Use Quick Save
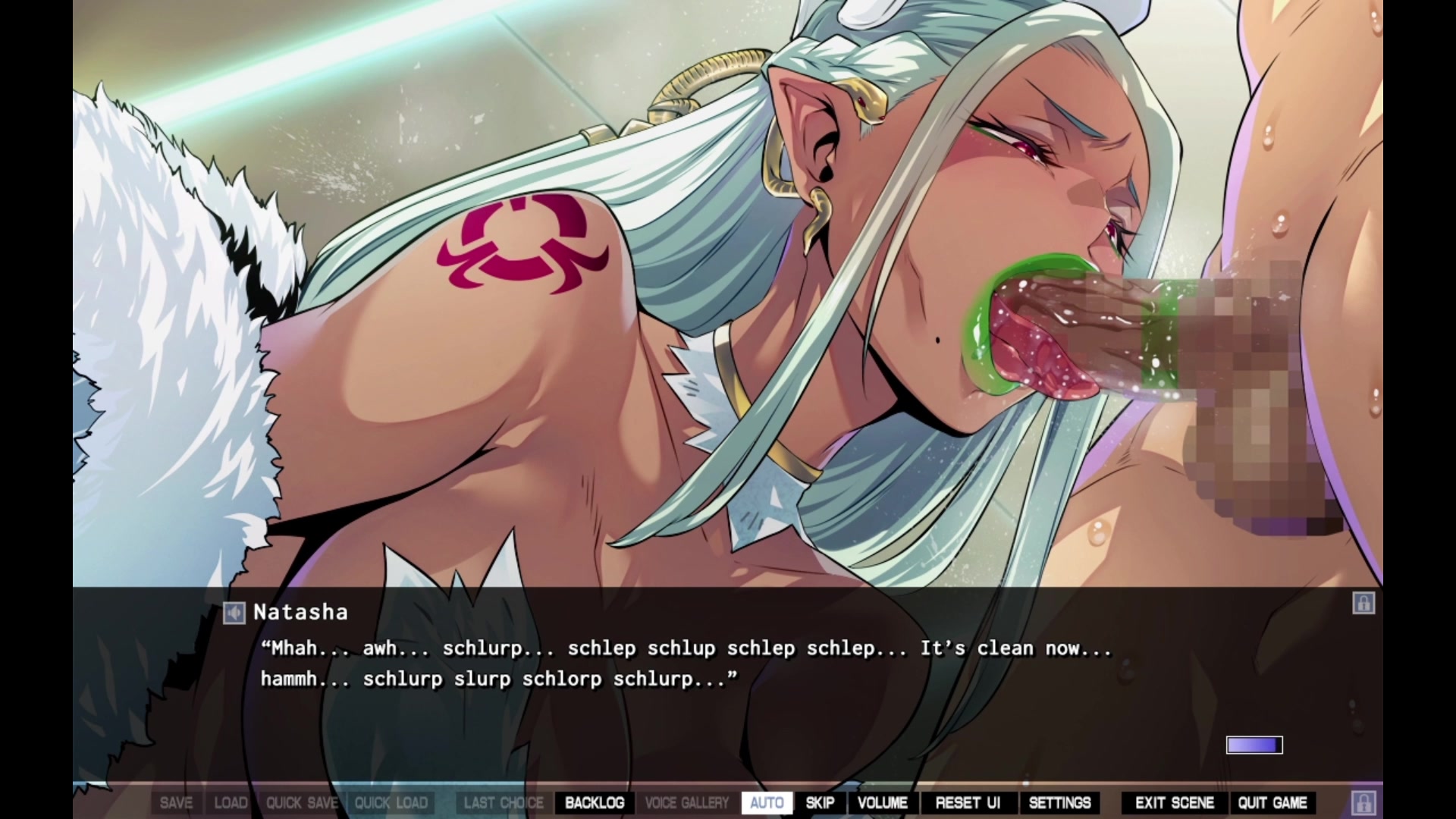The image size is (1456, 819). point(302,802)
